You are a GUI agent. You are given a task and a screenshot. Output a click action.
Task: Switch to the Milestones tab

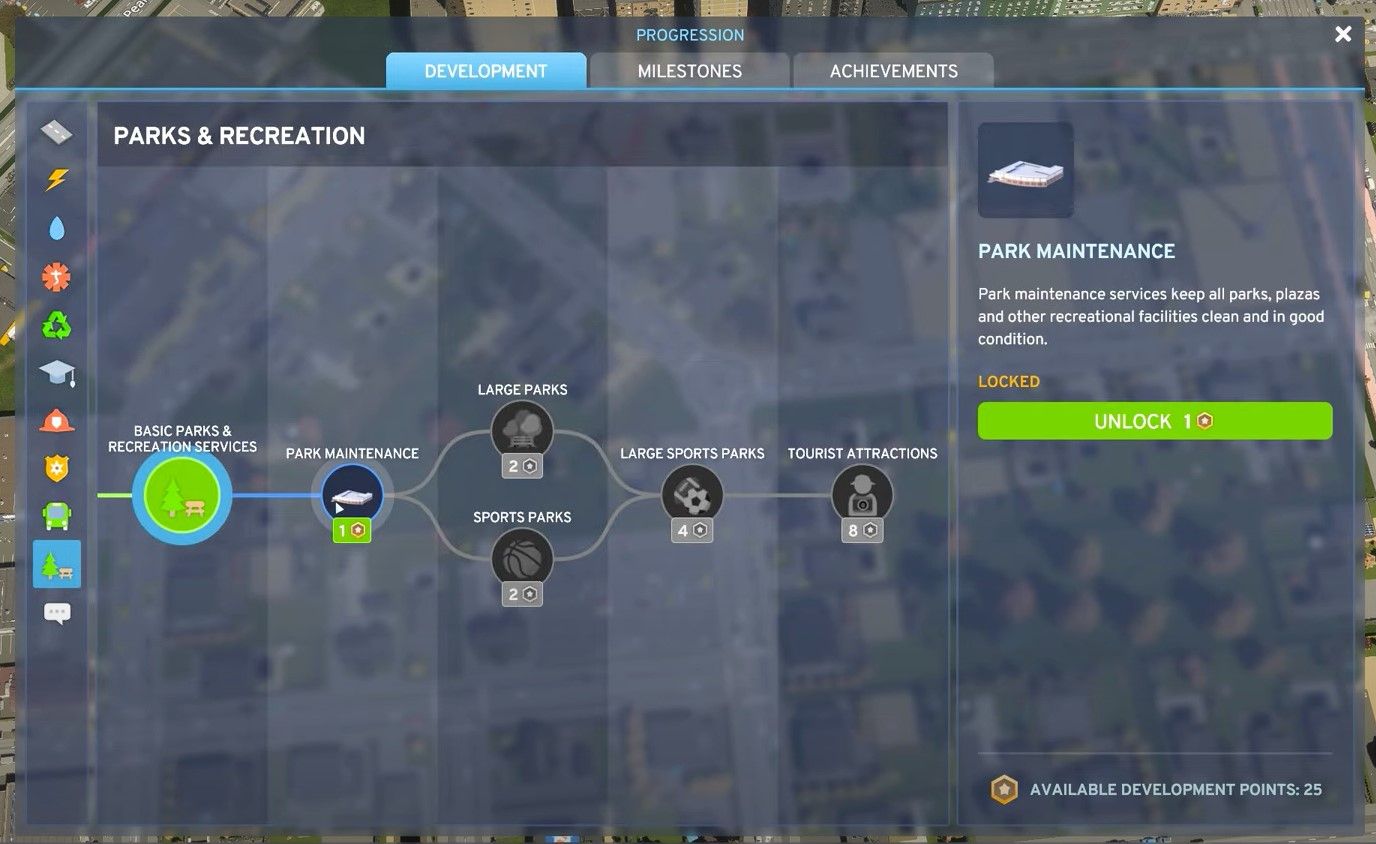(x=689, y=71)
